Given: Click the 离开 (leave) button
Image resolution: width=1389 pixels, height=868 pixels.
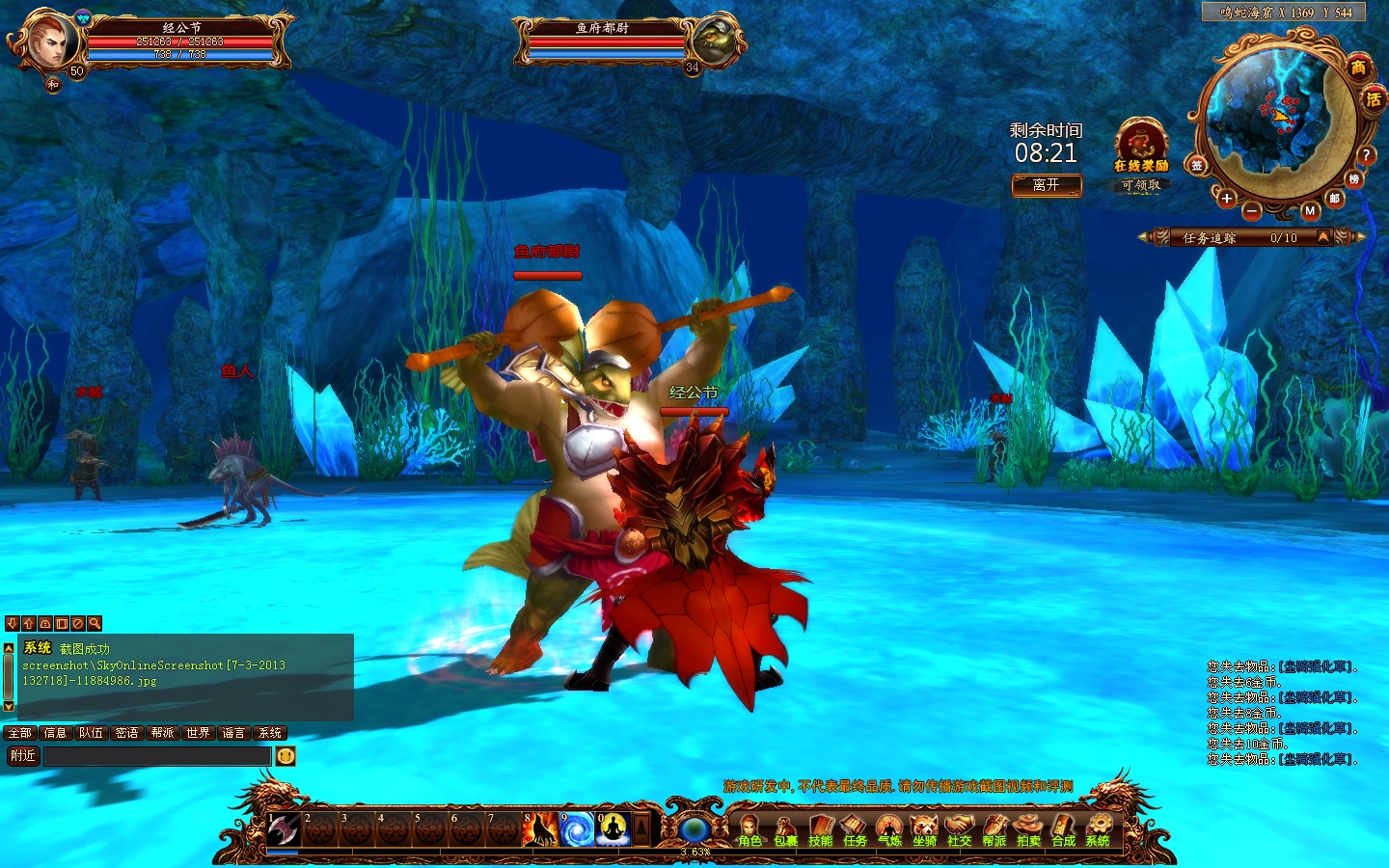Looking at the screenshot, I should 1047,185.
